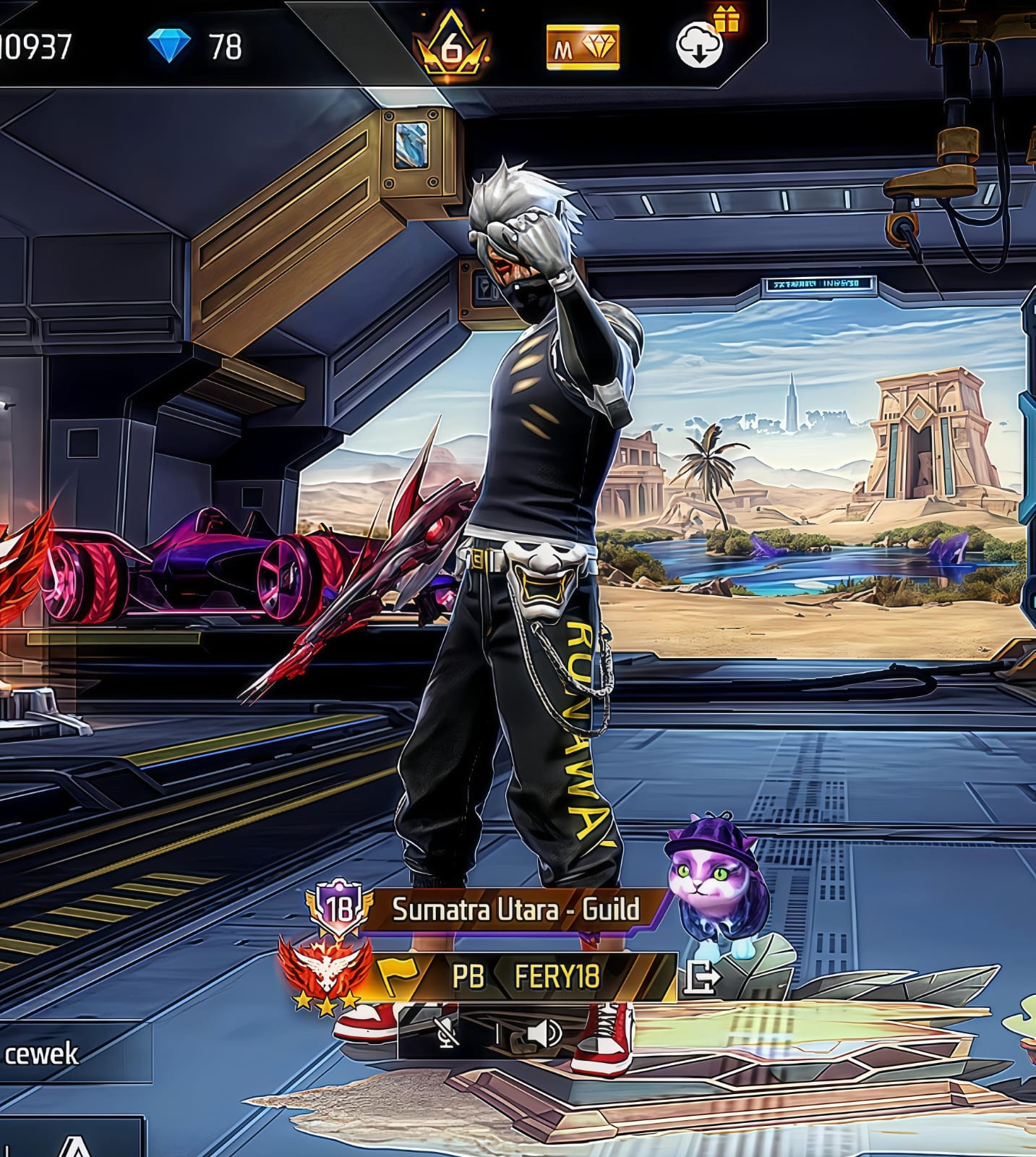The height and width of the screenshot is (1157, 1036).
Task: Open the blue diamond top-up
Action: pos(169,46)
